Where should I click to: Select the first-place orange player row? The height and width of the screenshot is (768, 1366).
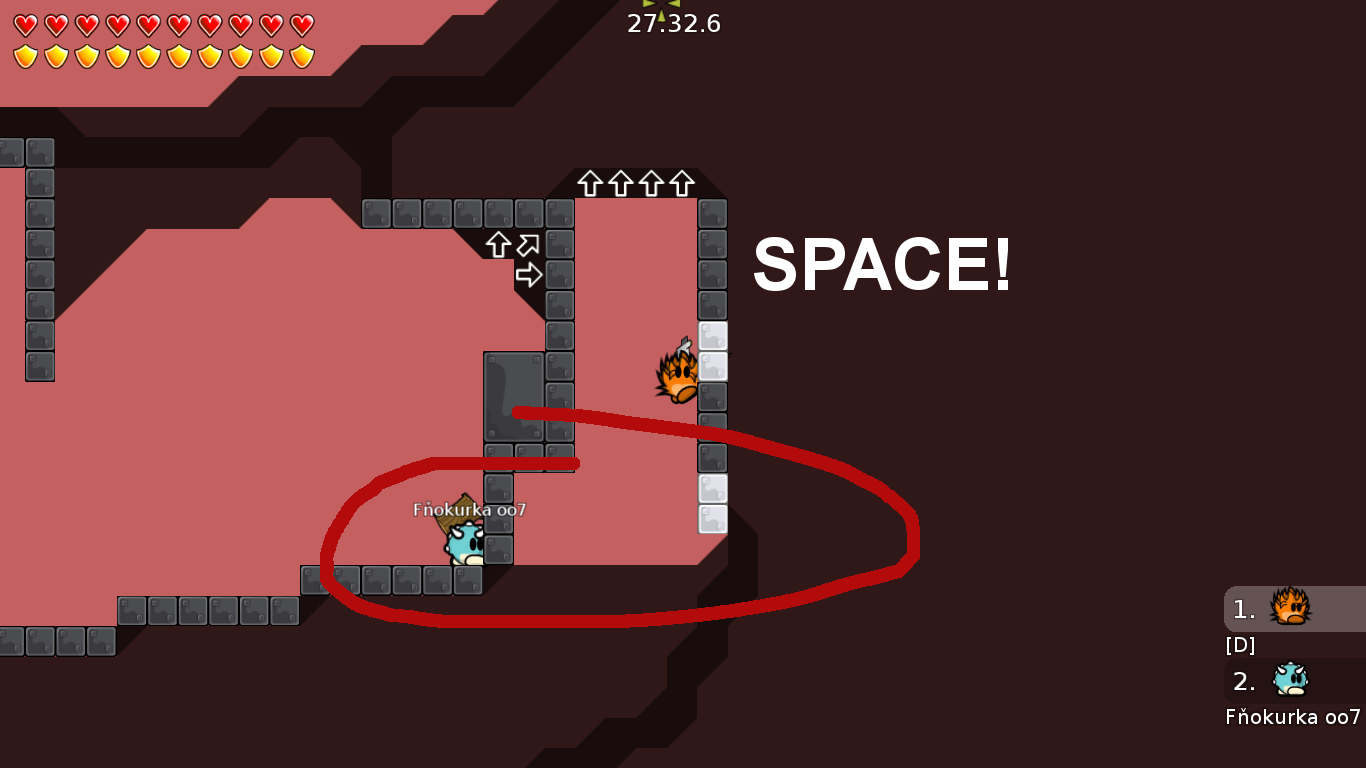click(1294, 609)
